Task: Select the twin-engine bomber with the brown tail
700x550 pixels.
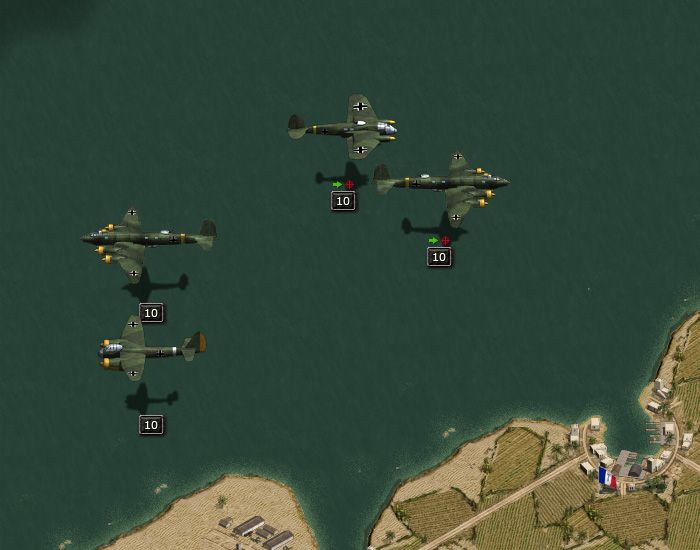Action: tap(150, 348)
